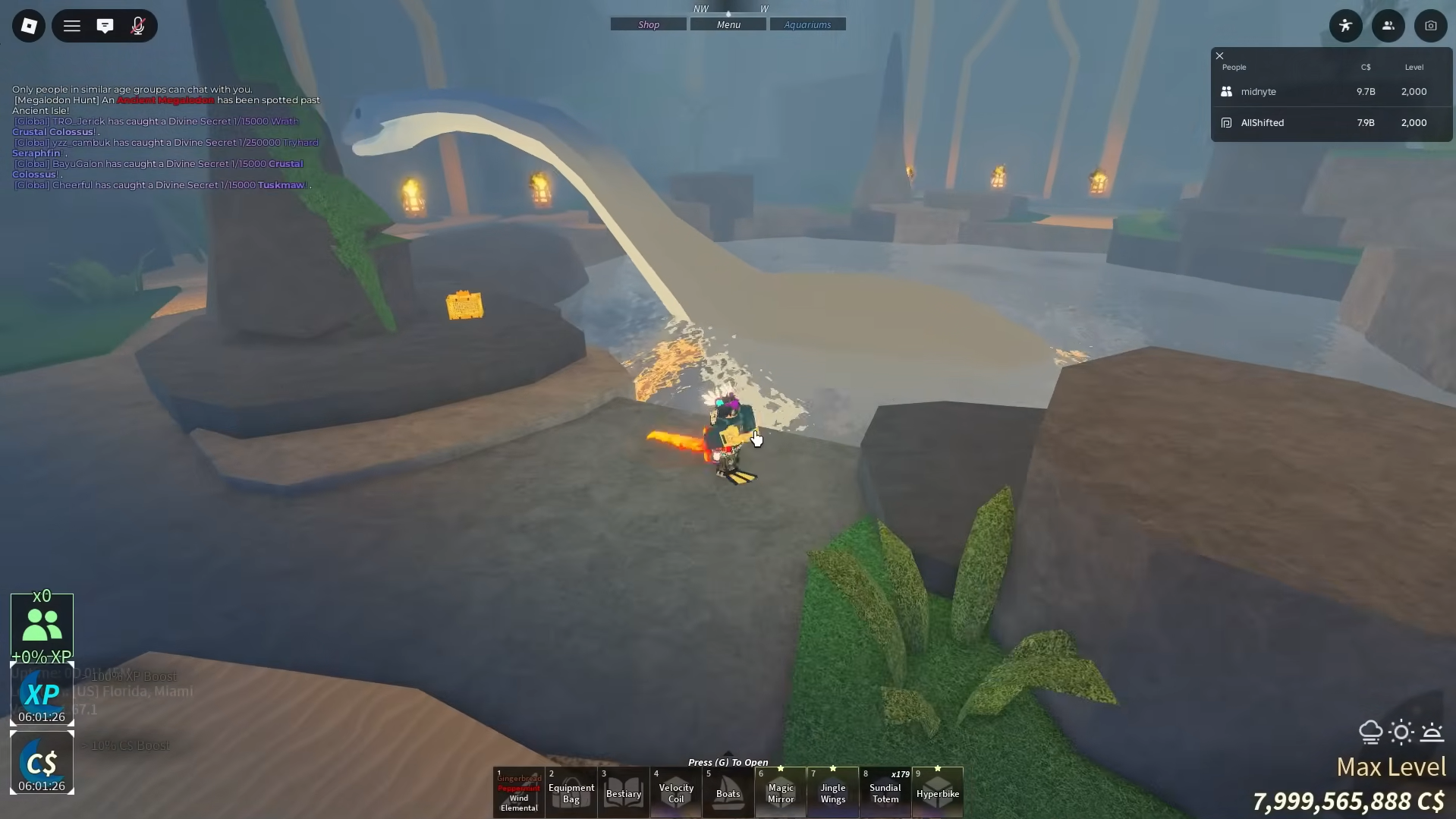Open the Bestiary from the hotbar
1456x819 pixels.
point(623,792)
